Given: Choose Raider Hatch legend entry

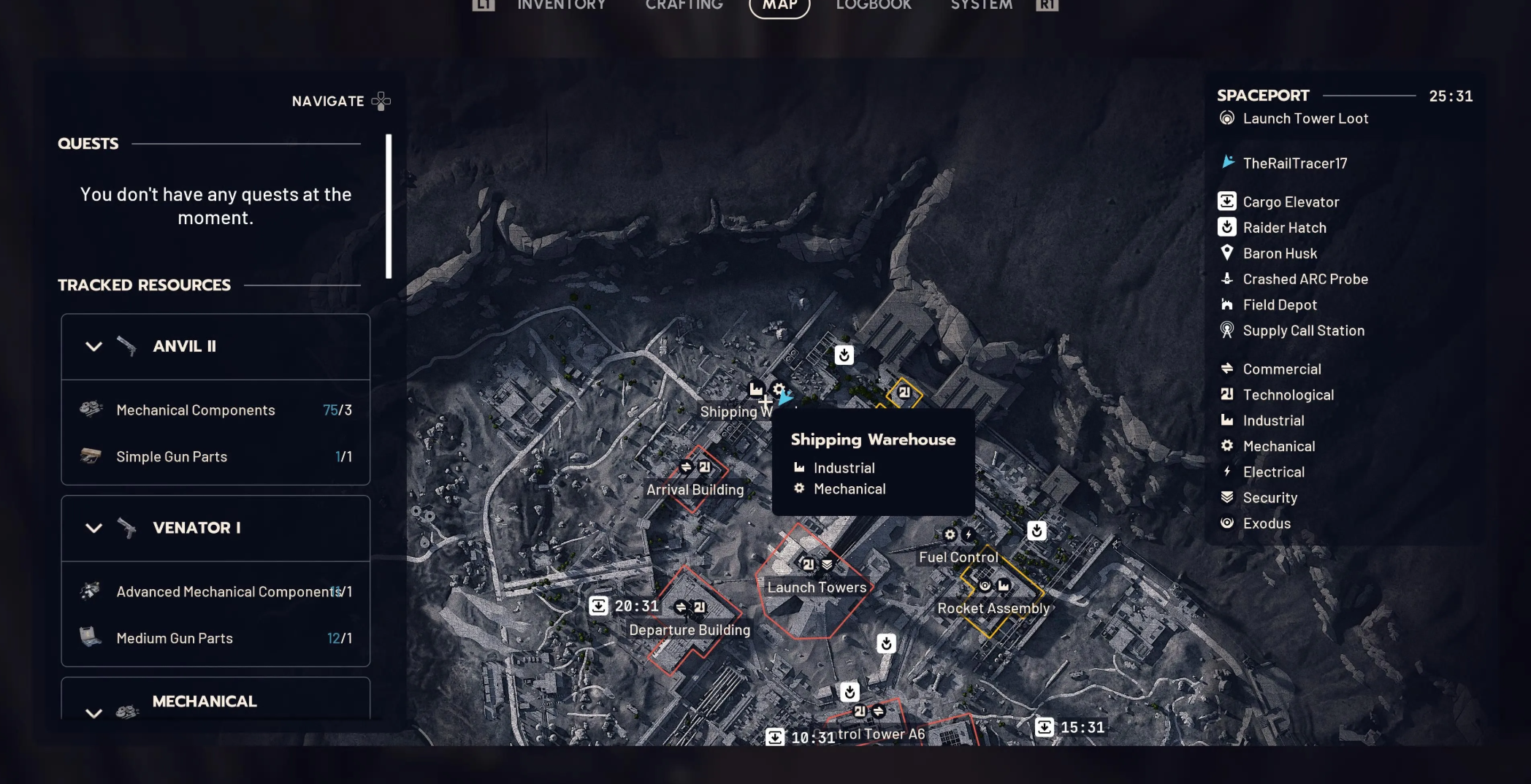Looking at the screenshot, I should pyautogui.click(x=1284, y=228).
